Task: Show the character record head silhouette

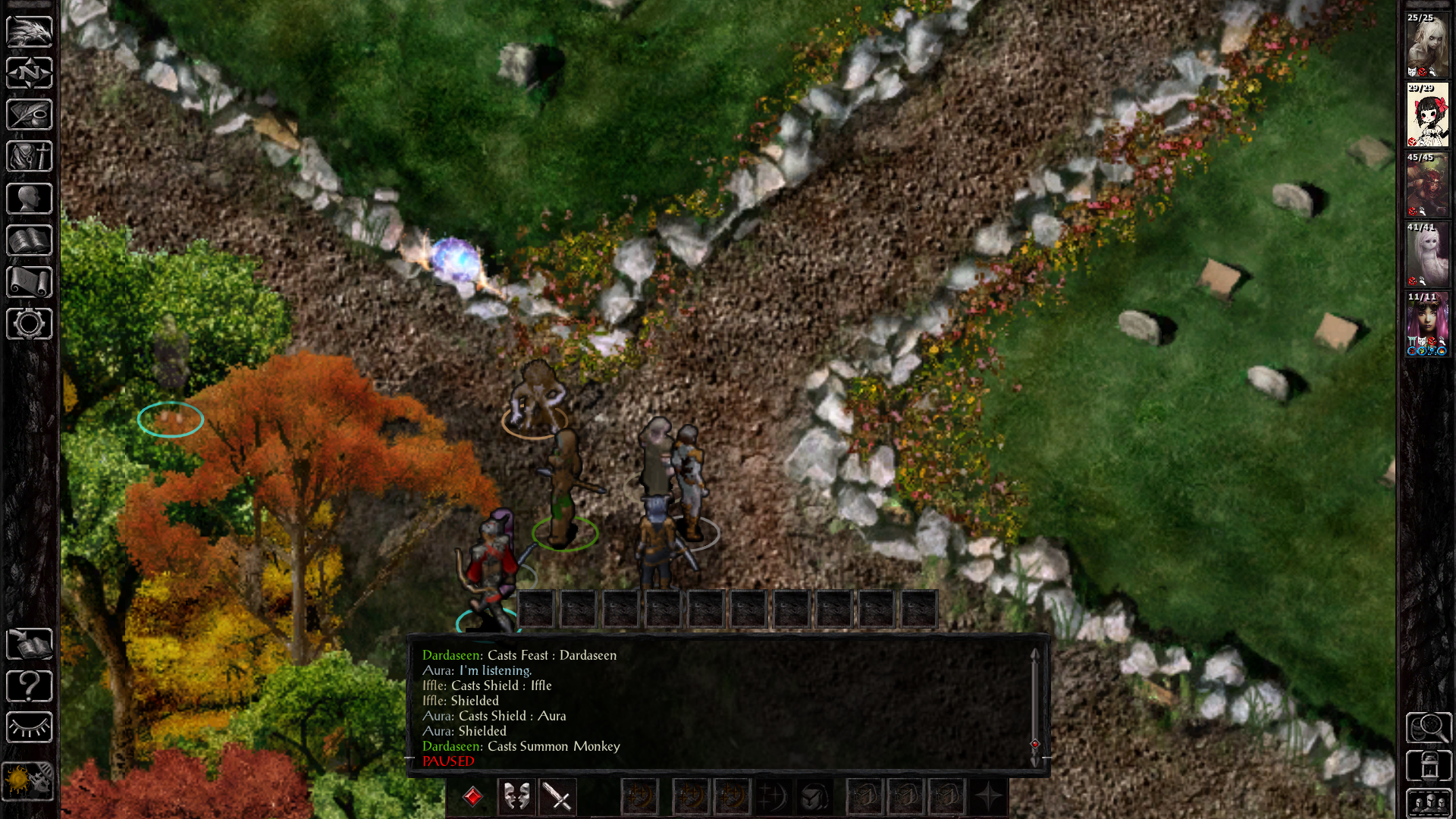Action: 30,199
